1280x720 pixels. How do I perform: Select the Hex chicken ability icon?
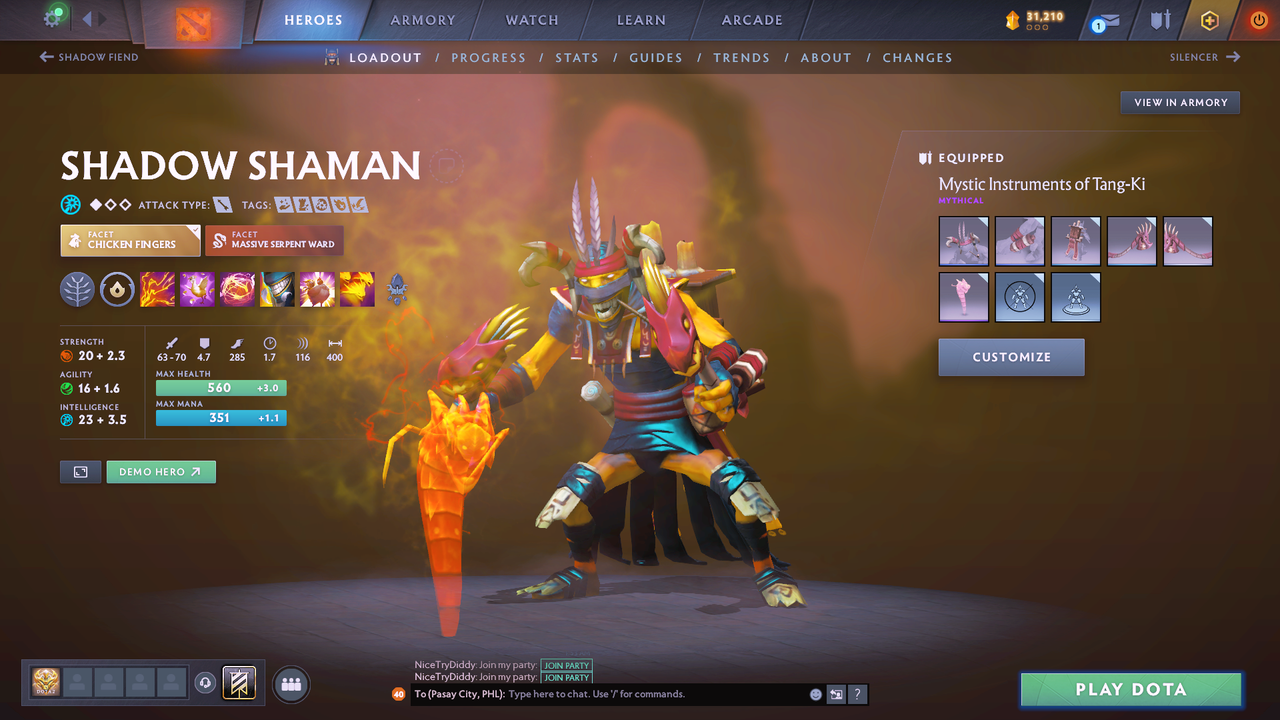[197, 289]
